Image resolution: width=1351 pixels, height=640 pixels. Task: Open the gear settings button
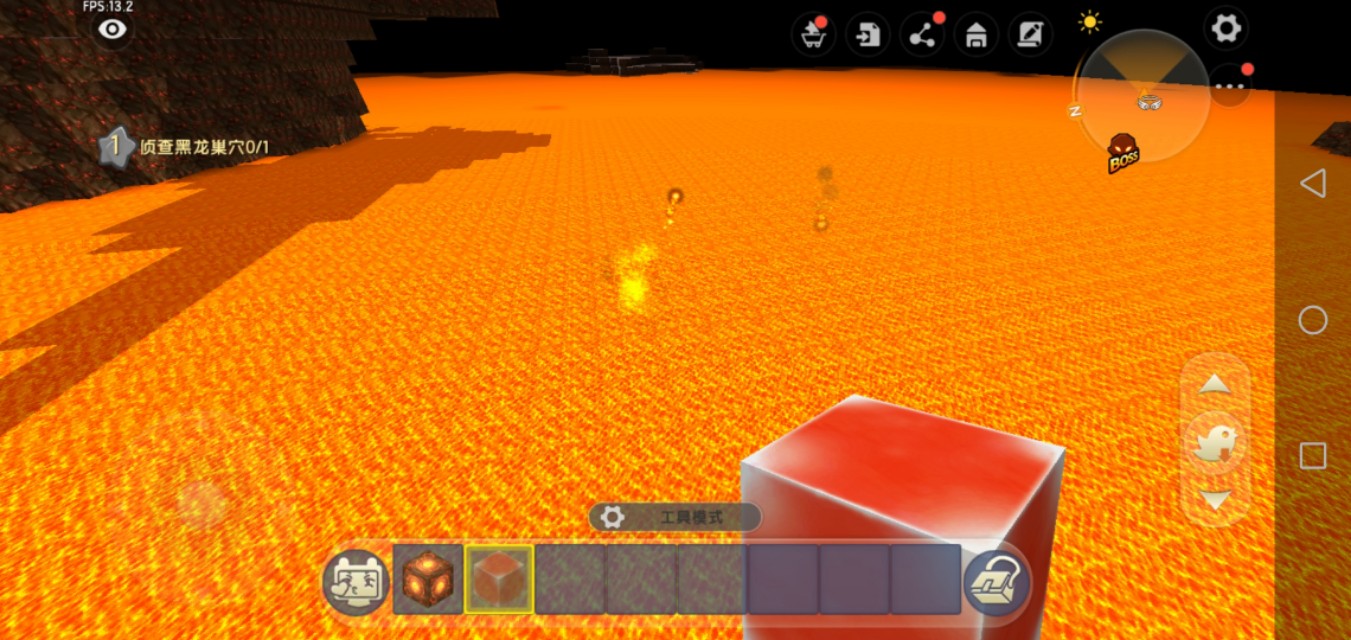[1225, 28]
